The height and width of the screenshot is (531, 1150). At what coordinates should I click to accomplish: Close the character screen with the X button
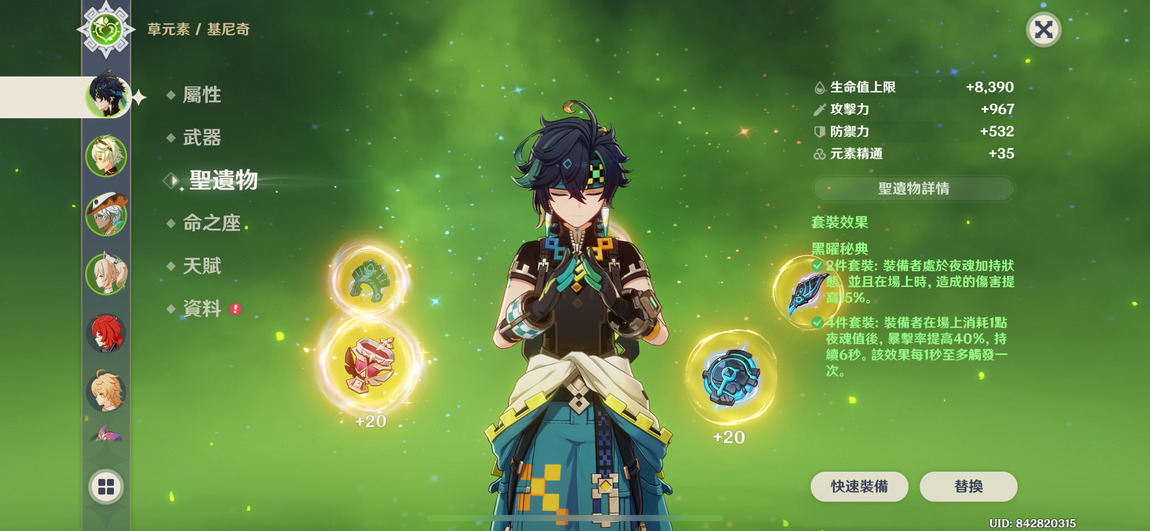(1043, 30)
